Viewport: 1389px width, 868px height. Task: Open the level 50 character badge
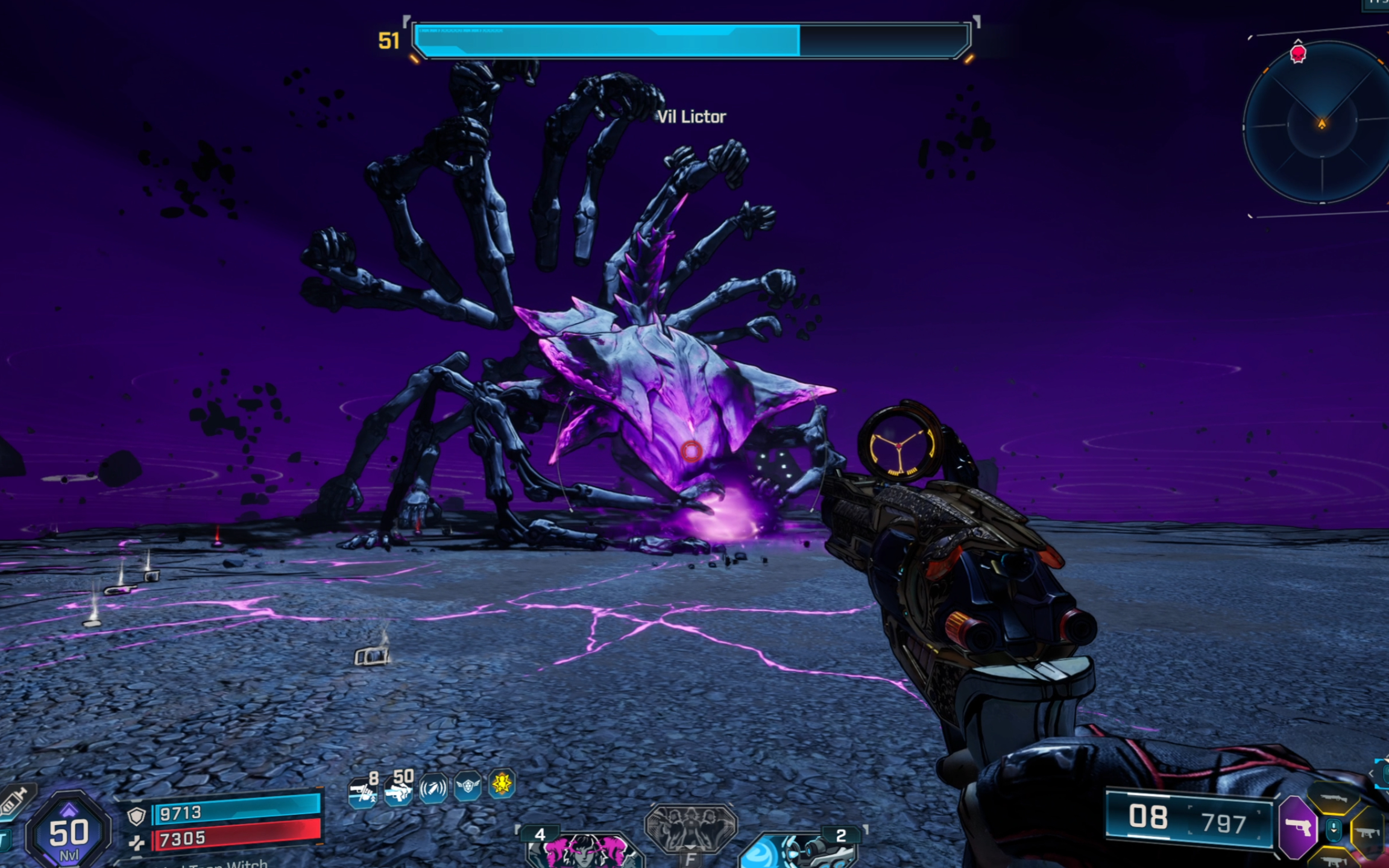click(x=68, y=832)
